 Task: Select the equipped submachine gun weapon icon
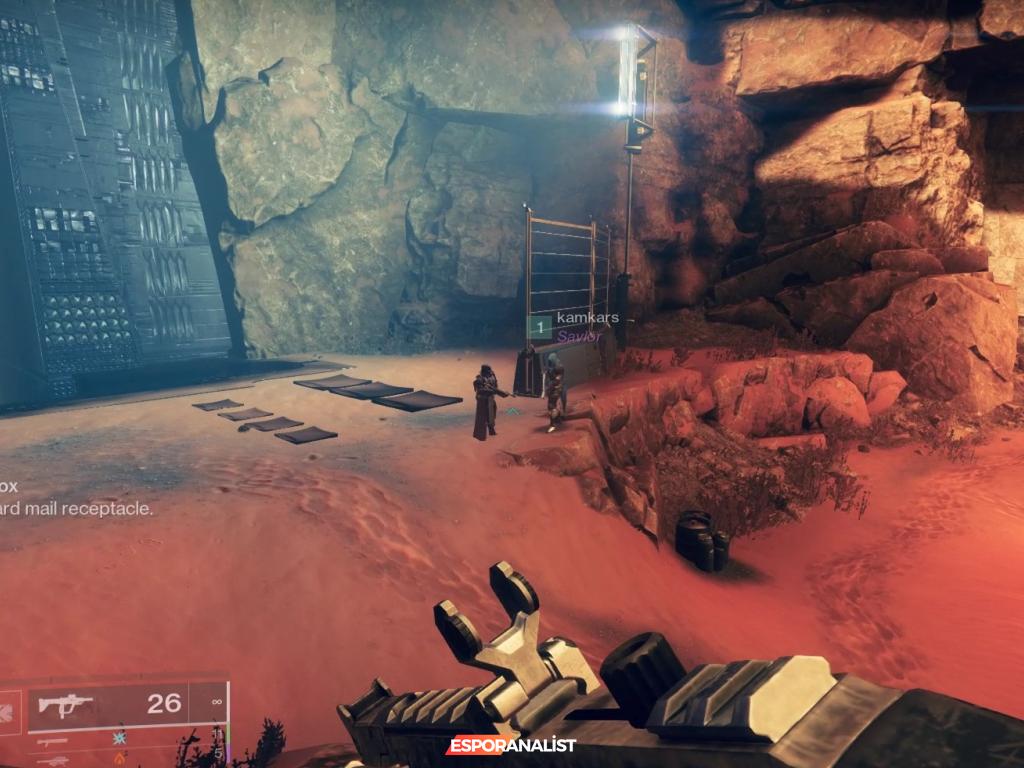[x=65, y=705]
